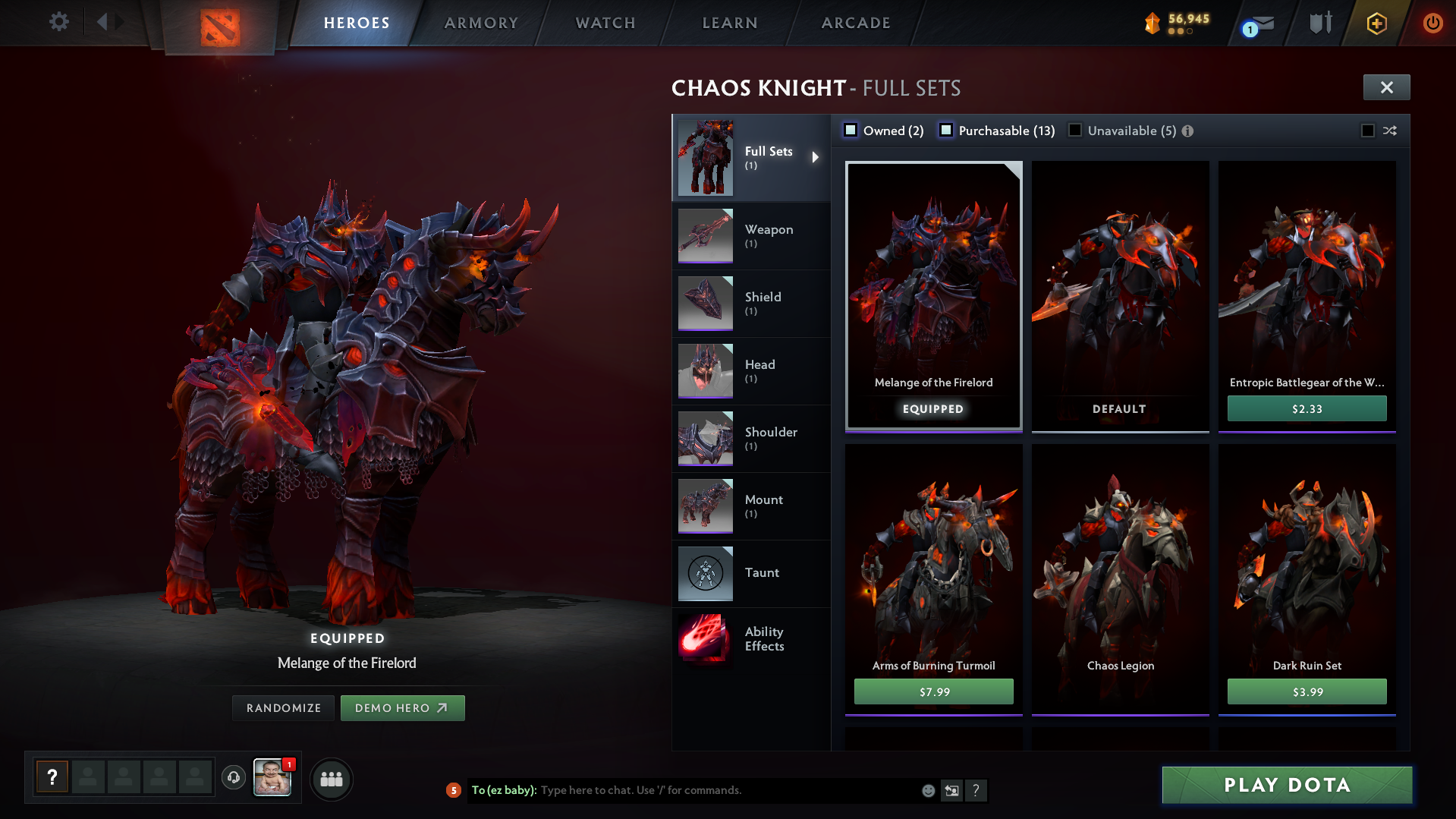
Task: Close the Chaos Knight sets panel
Action: pyautogui.click(x=1386, y=87)
